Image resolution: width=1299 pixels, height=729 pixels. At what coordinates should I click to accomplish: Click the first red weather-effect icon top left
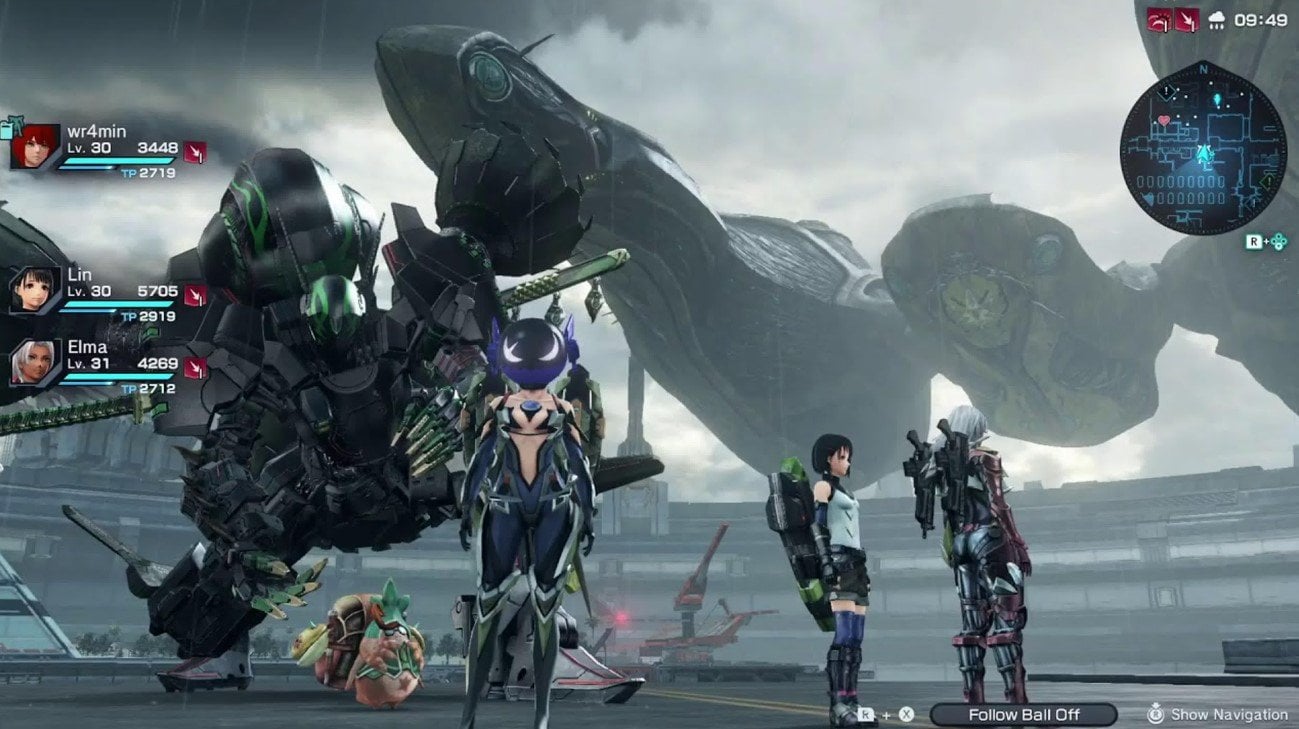coord(1157,21)
